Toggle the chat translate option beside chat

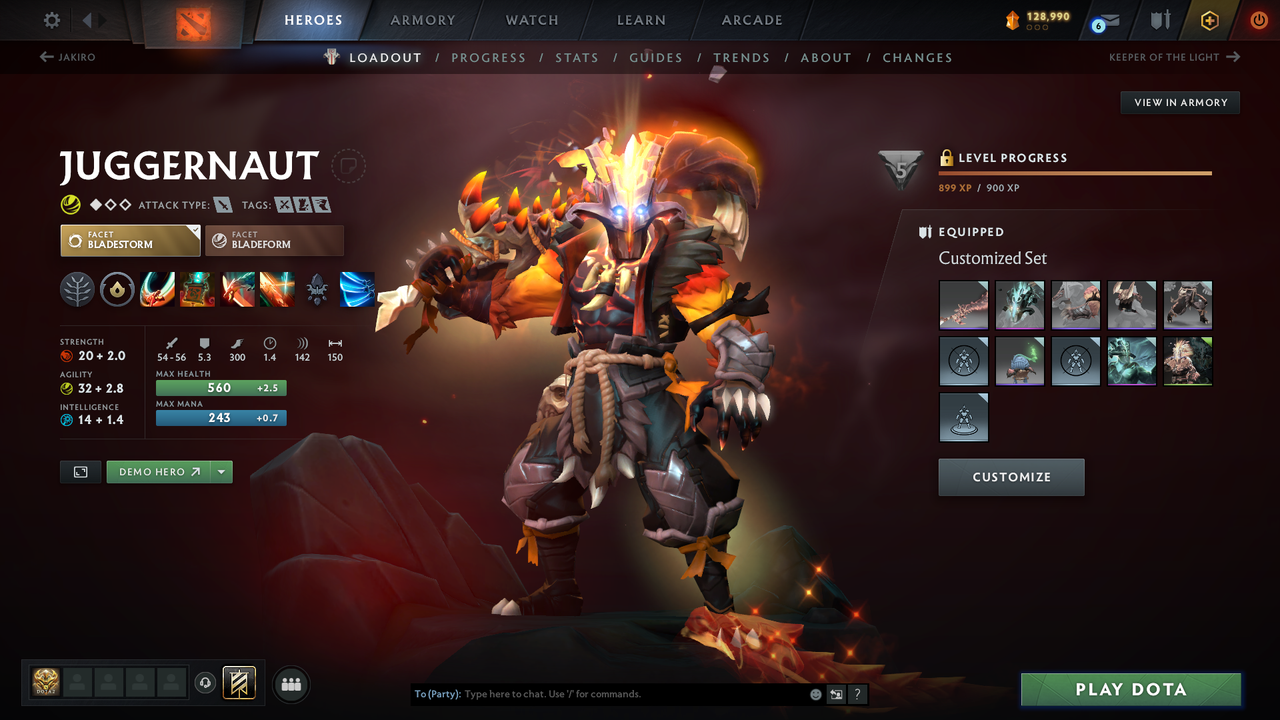pyautogui.click(x=836, y=693)
